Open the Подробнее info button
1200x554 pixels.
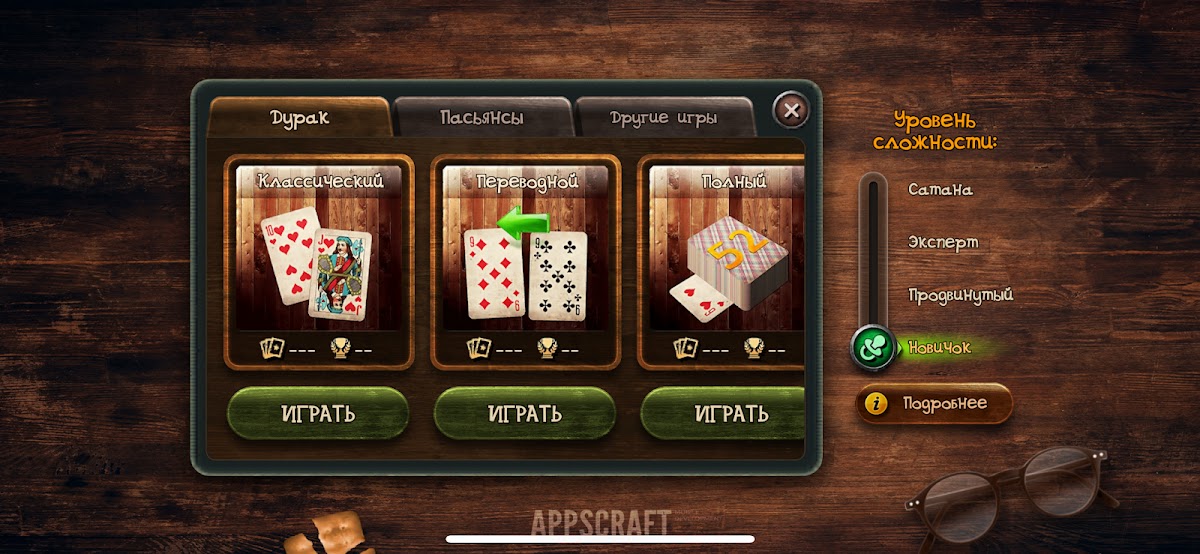tap(934, 404)
